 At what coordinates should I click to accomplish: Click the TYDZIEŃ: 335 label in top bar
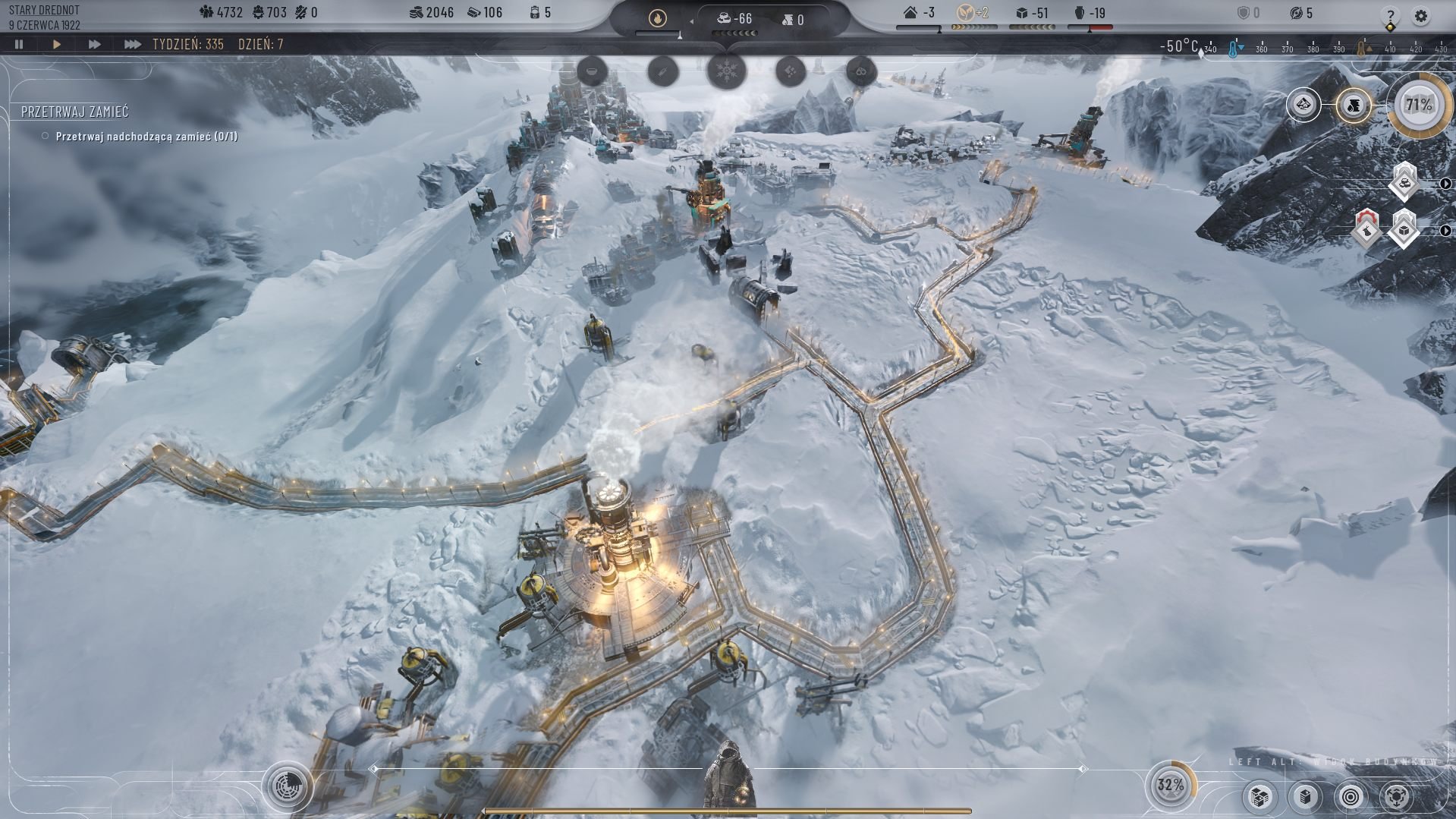(x=188, y=45)
